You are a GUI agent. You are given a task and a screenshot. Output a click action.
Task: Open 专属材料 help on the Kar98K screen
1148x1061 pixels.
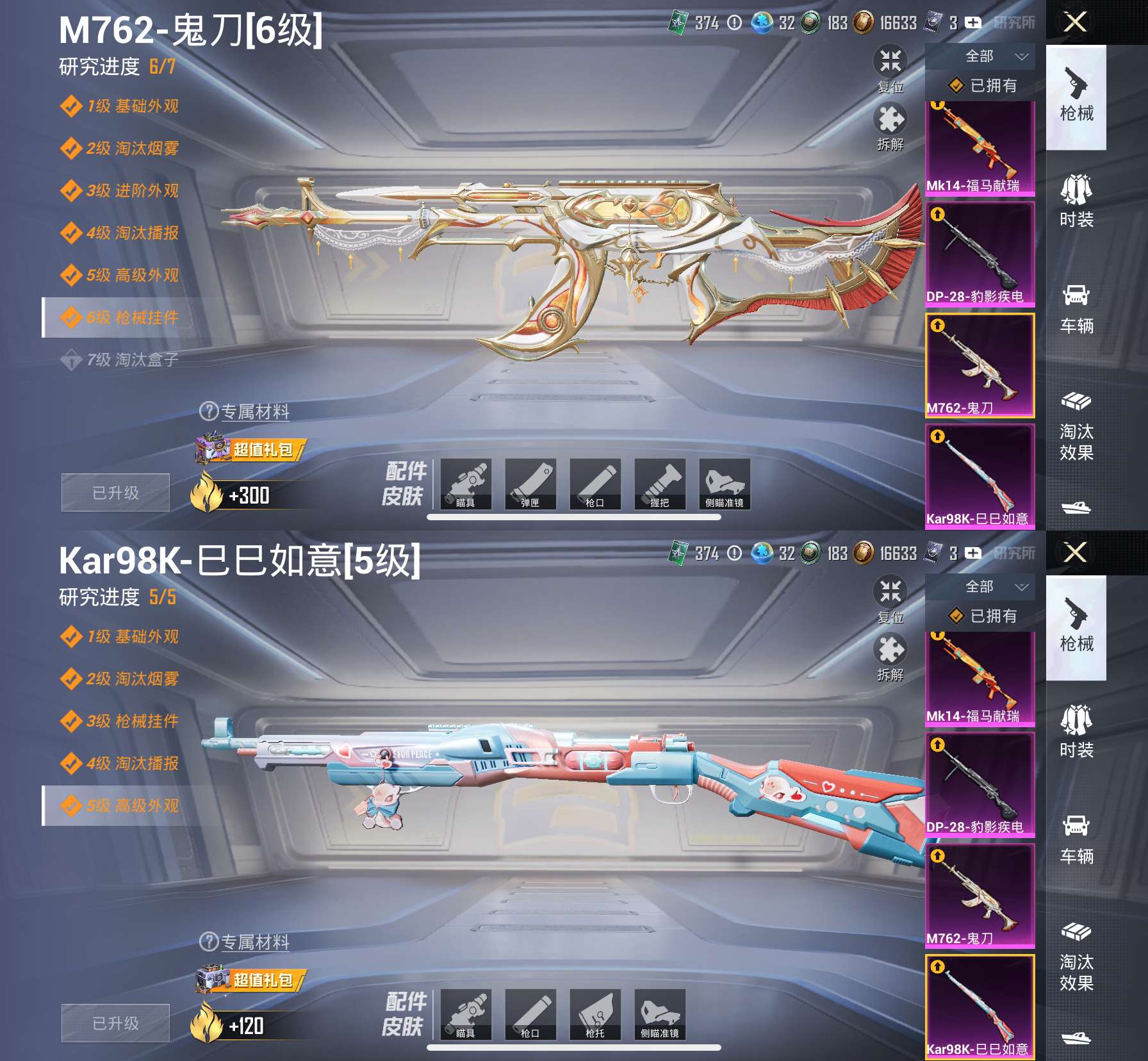click(x=246, y=942)
